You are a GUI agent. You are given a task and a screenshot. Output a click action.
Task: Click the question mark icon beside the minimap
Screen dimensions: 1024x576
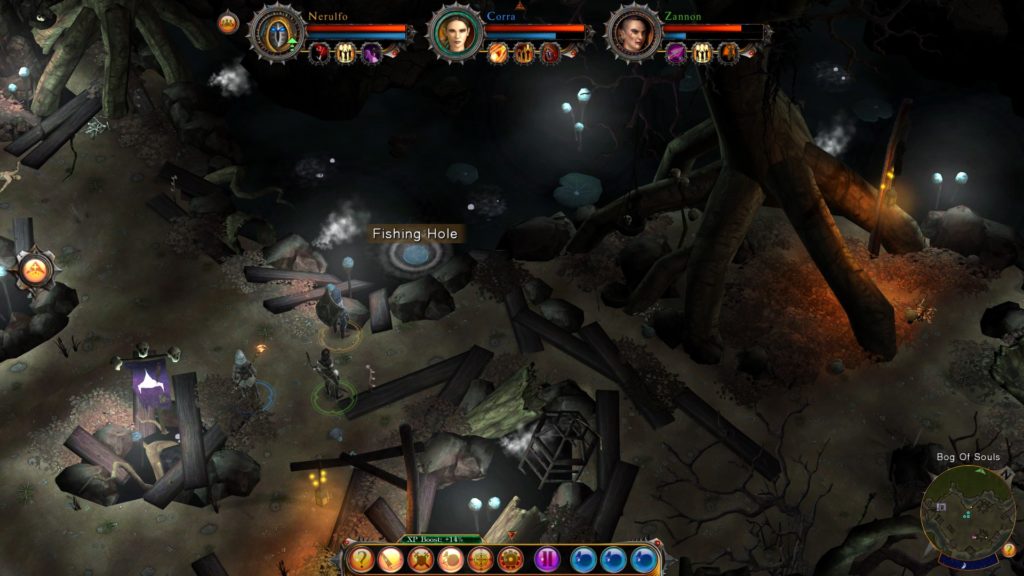click(1009, 549)
